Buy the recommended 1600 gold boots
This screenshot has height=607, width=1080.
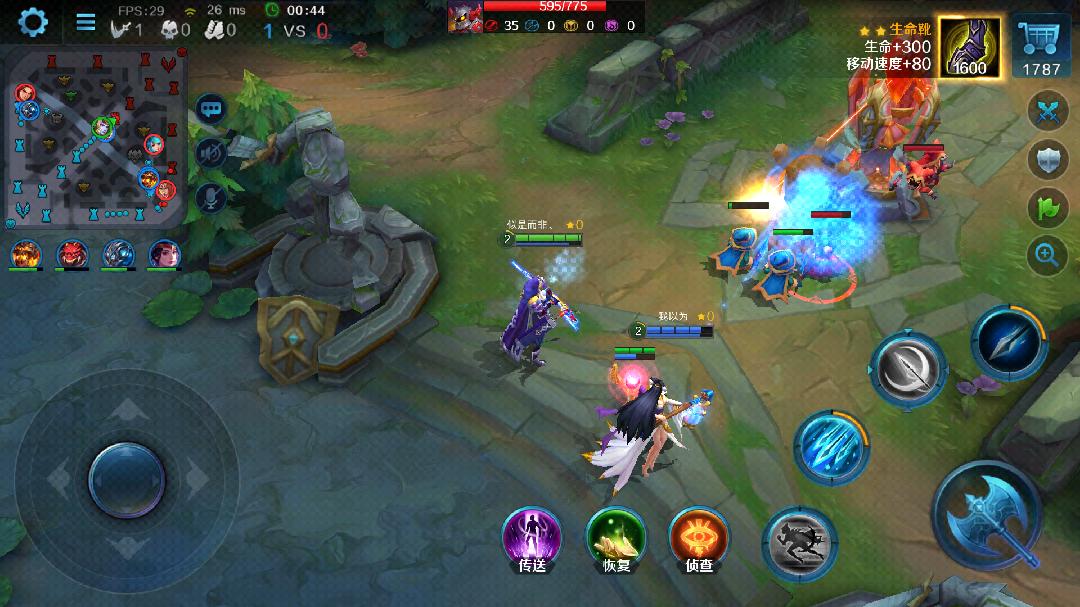click(x=969, y=46)
